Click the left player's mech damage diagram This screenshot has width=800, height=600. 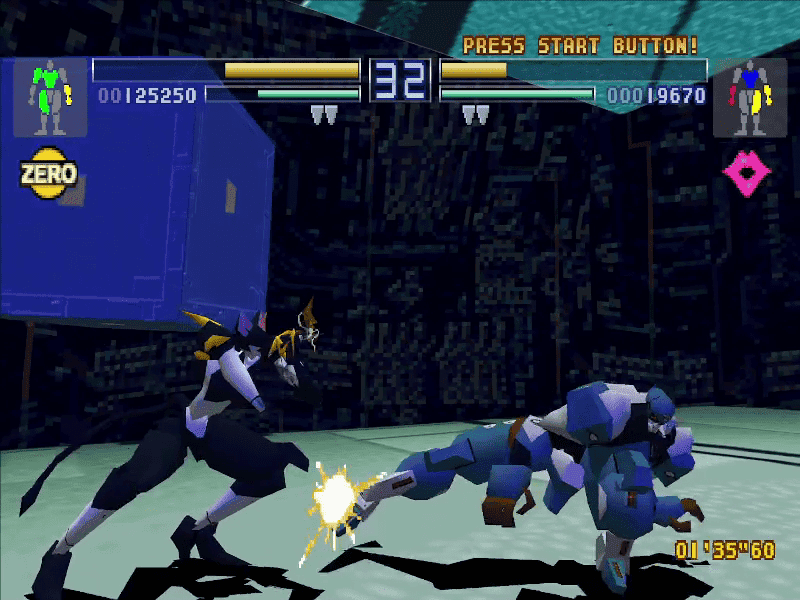[49, 97]
